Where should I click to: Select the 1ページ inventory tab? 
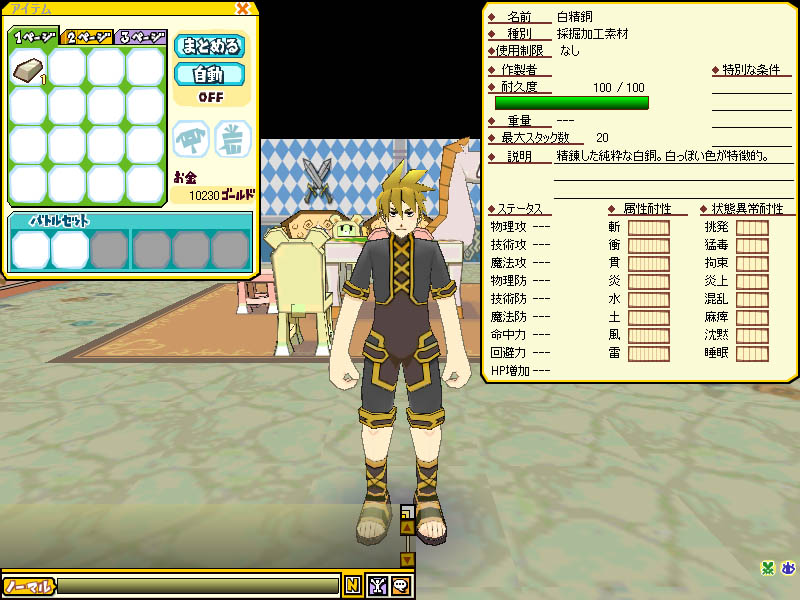34,37
